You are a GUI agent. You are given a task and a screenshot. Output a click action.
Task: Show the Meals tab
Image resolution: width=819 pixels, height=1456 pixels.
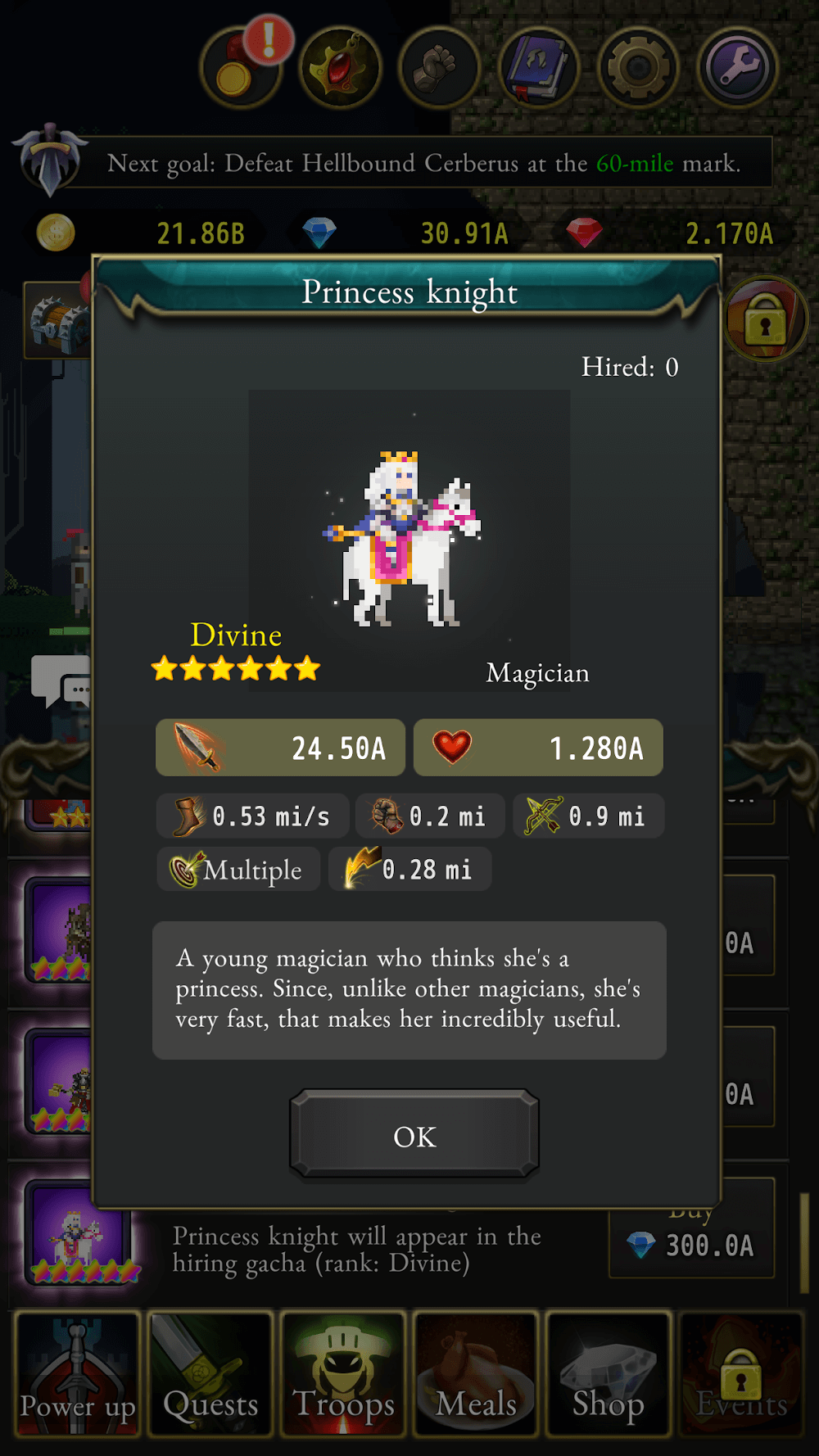coord(476,1374)
